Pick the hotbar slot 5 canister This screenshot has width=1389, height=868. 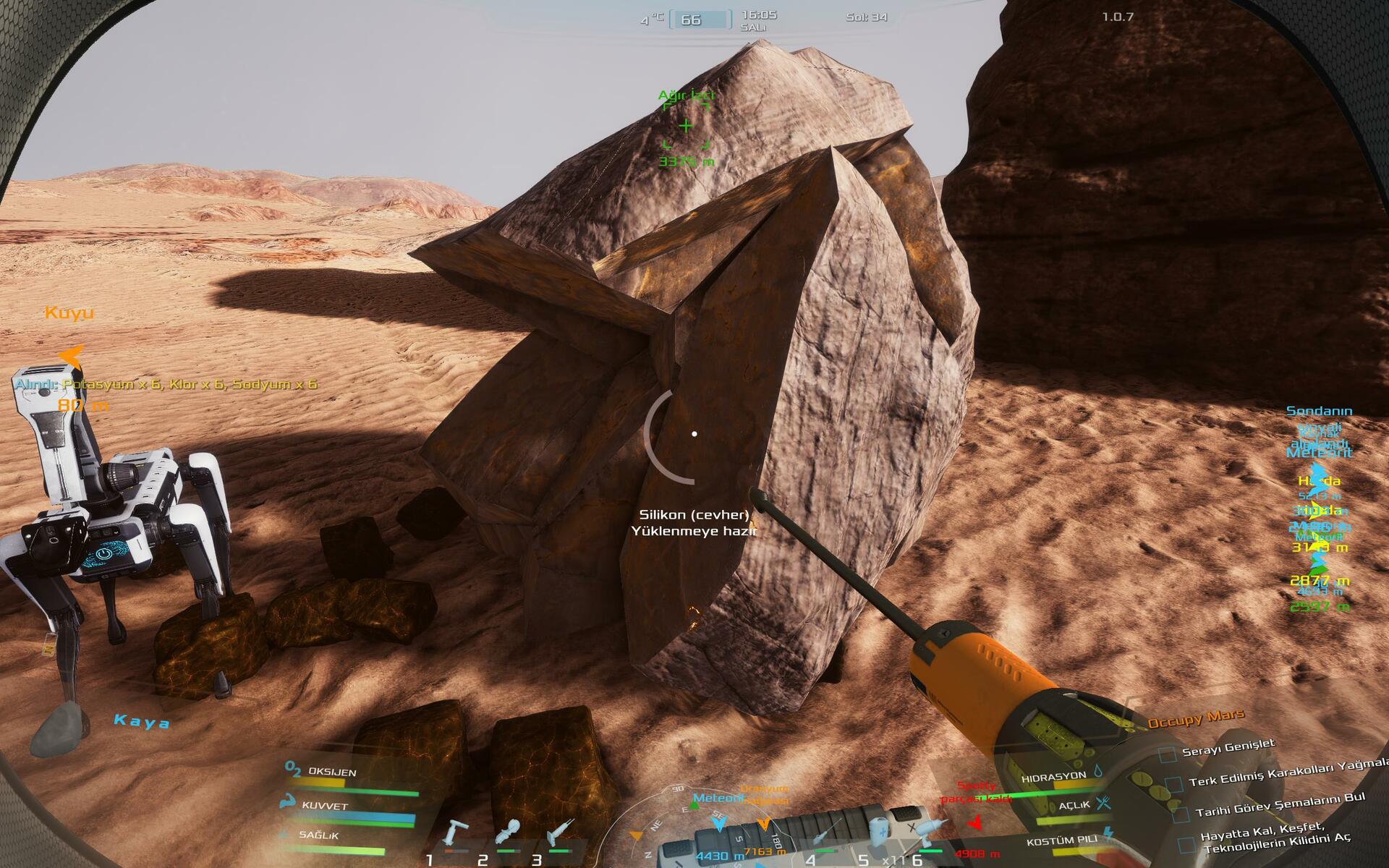(x=878, y=832)
